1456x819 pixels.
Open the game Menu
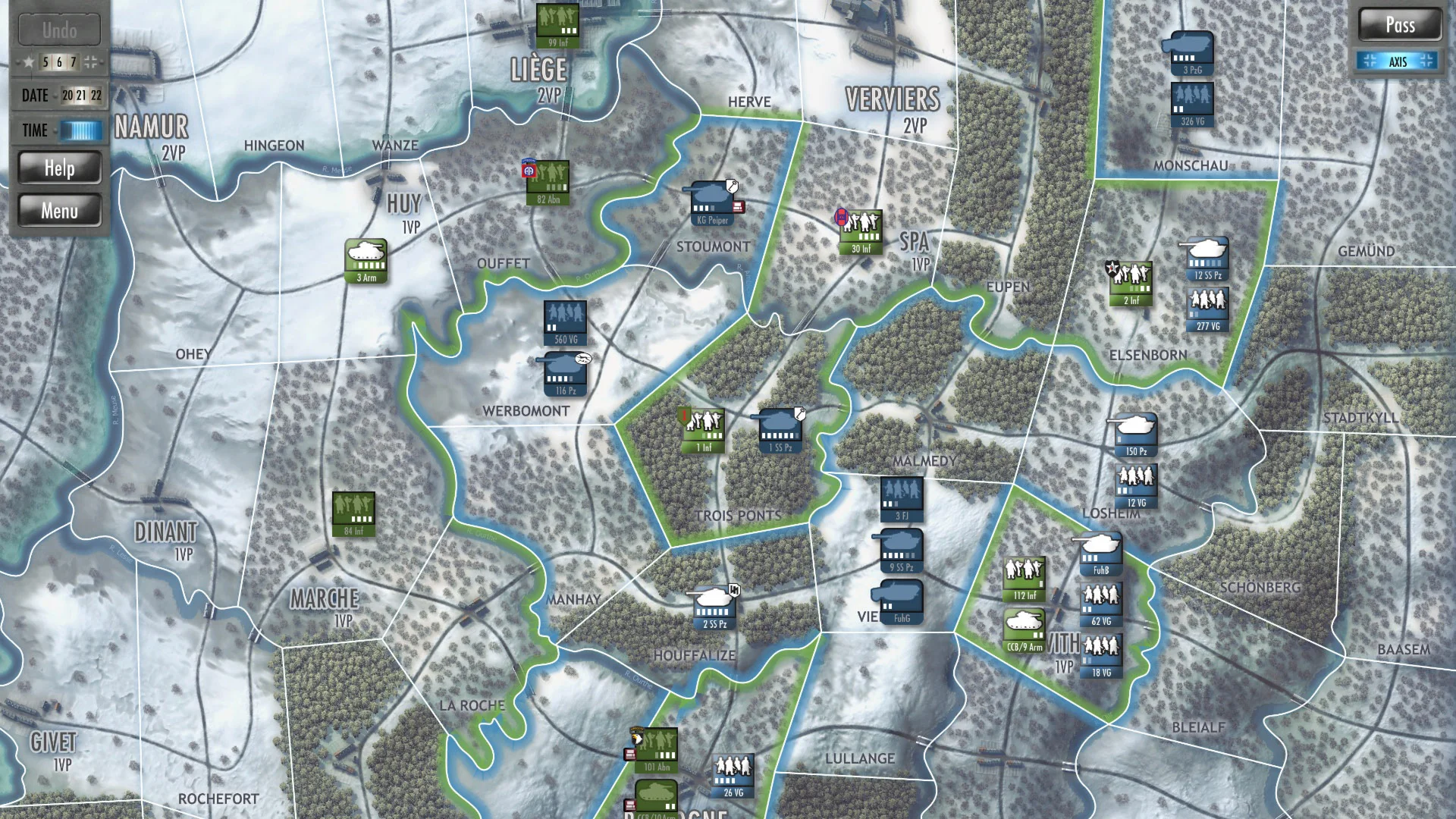click(x=61, y=210)
